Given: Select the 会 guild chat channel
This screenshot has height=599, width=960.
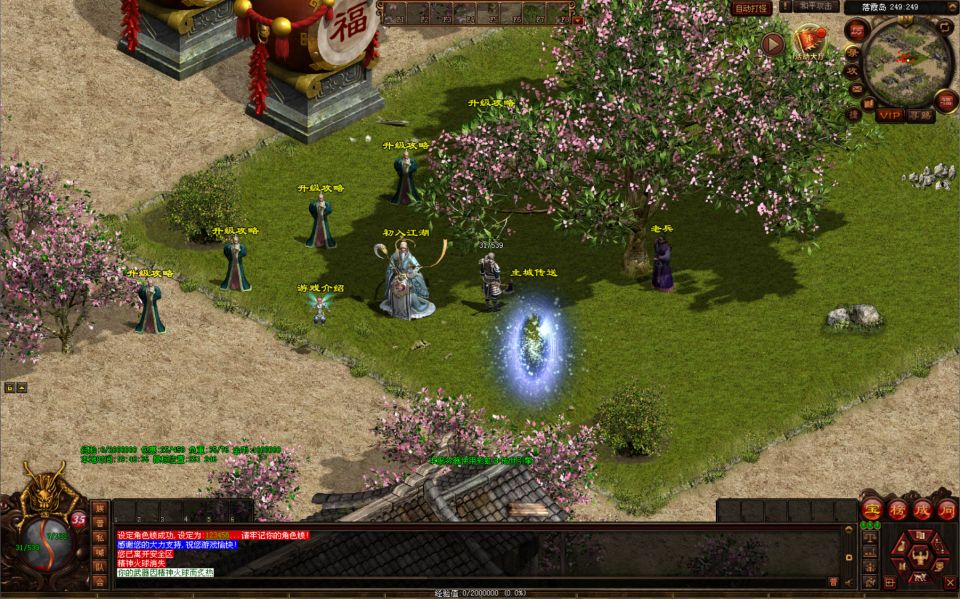Looking at the screenshot, I should [100, 580].
